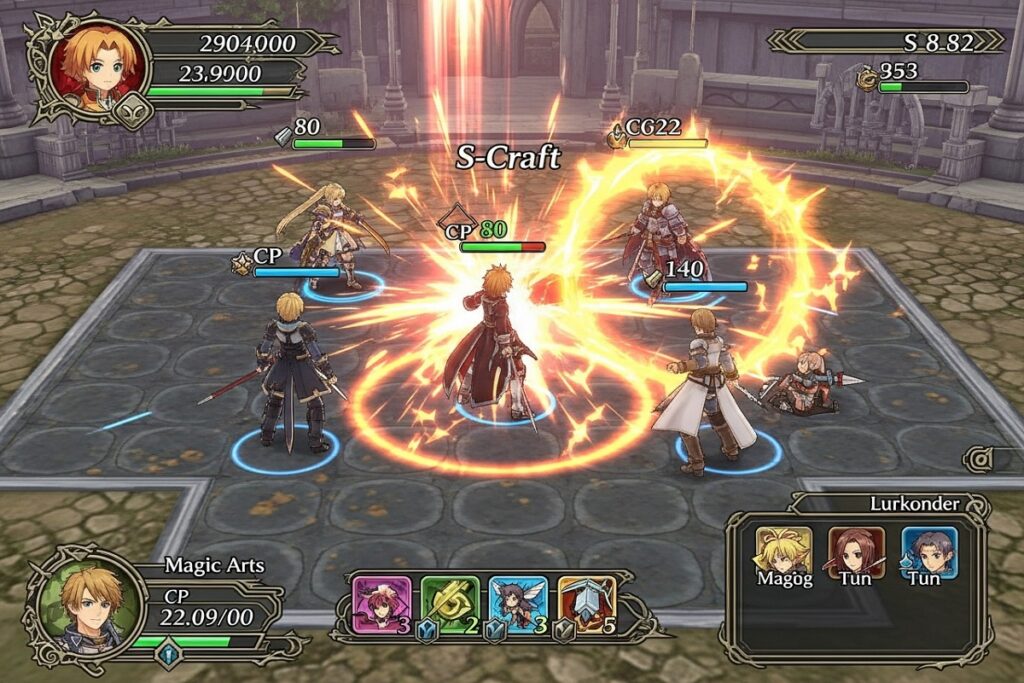Select the Magic Arts command label
Viewport: 1024px width, 683px height.
click(x=214, y=566)
